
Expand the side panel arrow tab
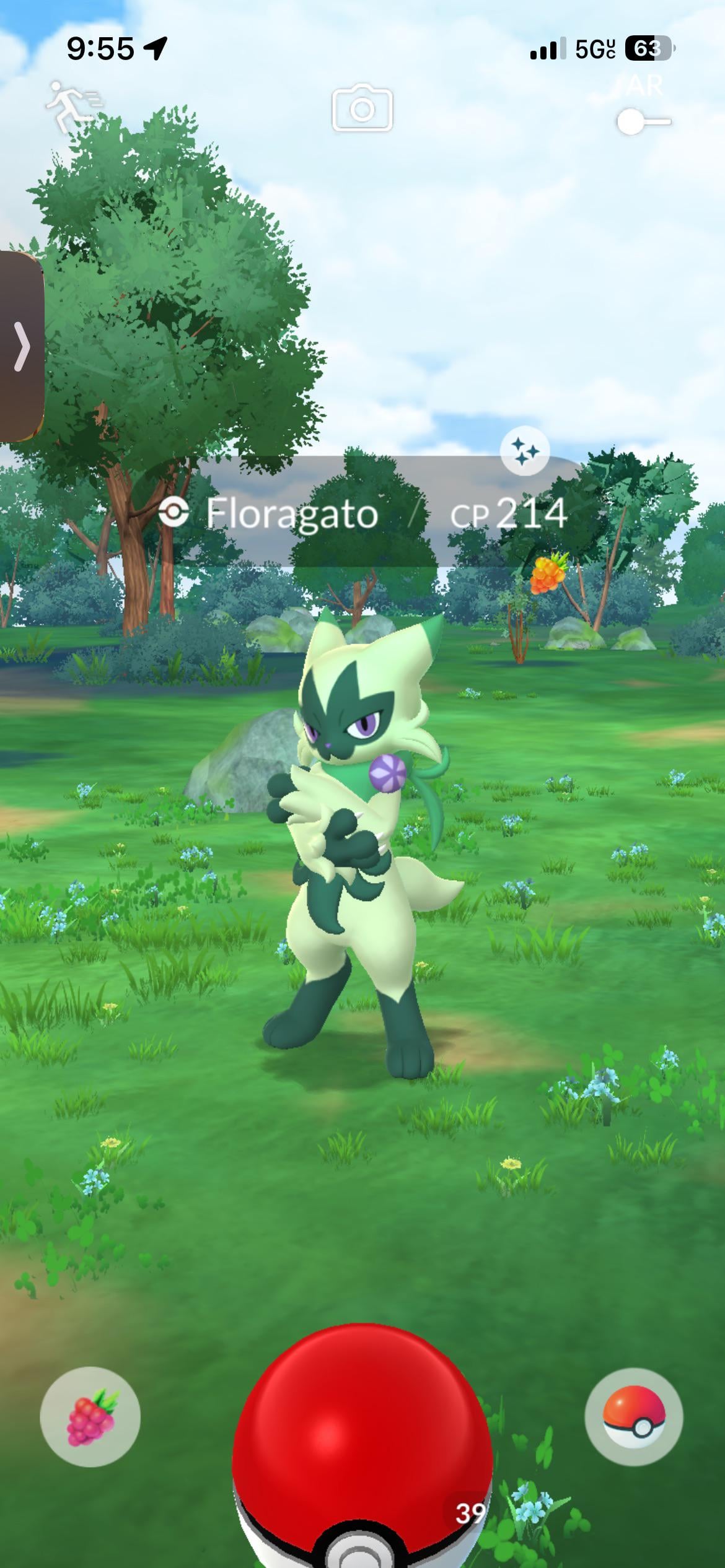coord(21,346)
